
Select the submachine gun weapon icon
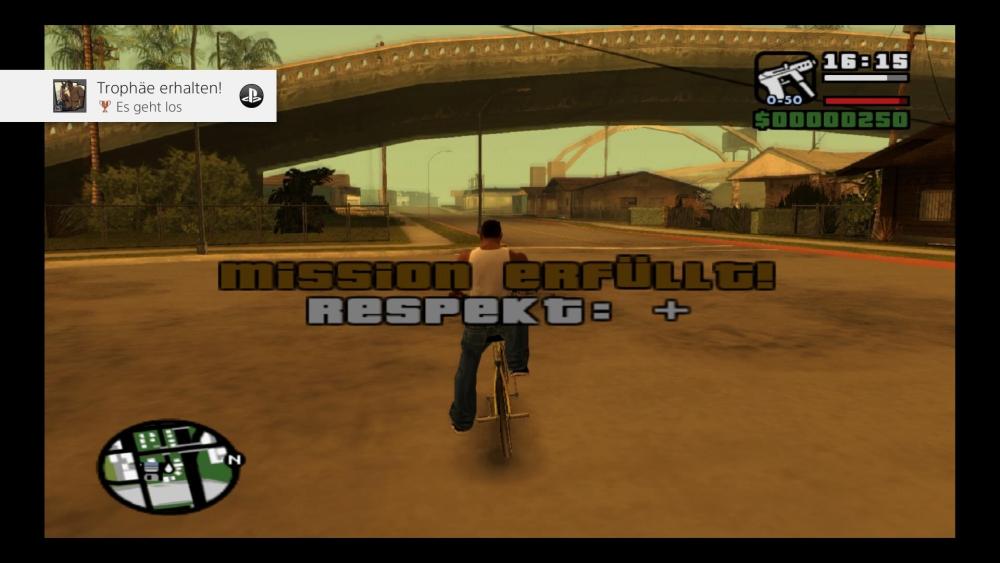[785, 78]
